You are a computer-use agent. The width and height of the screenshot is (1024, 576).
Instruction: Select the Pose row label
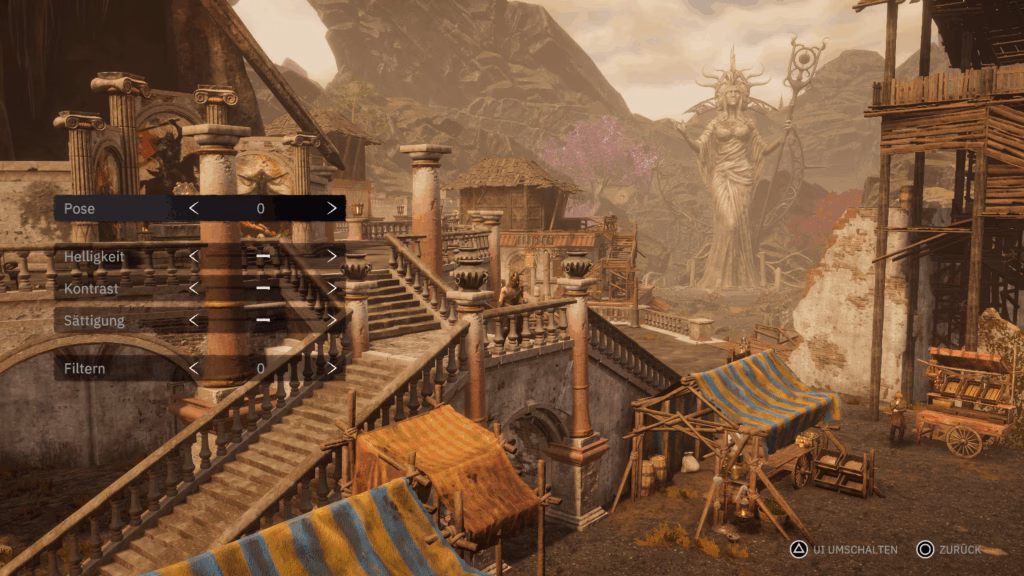pyautogui.click(x=79, y=208)
